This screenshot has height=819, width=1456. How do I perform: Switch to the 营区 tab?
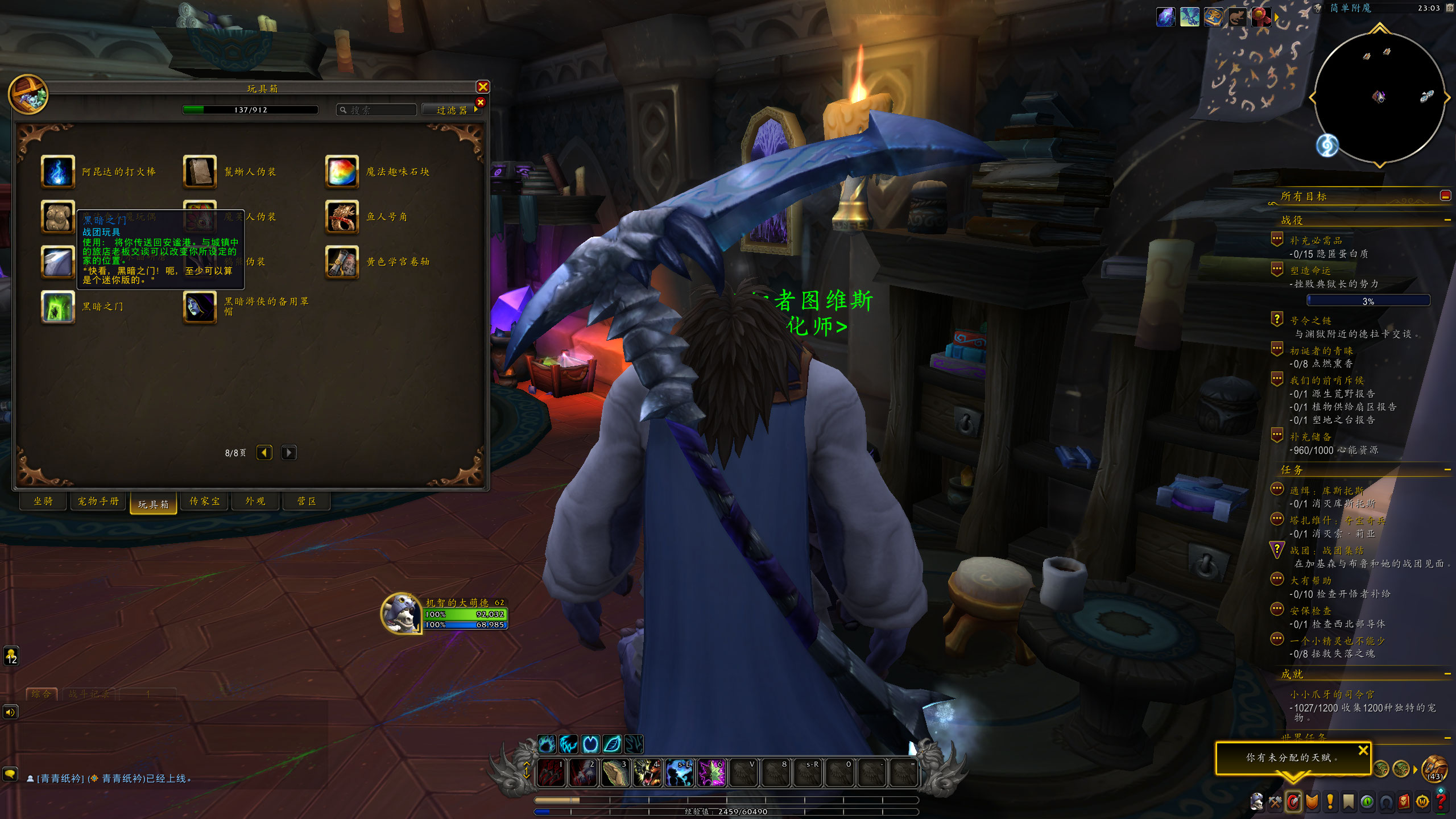(x=307, y=501)
